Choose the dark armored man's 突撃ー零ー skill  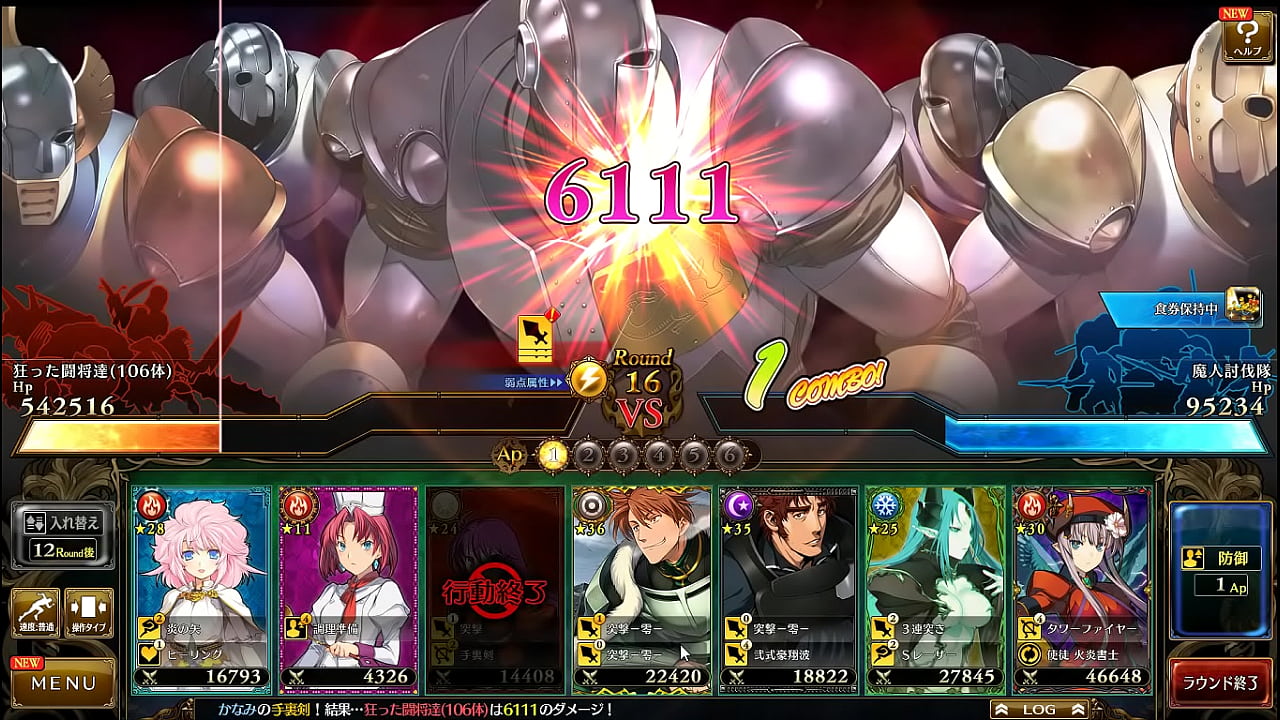coord(789,628)
